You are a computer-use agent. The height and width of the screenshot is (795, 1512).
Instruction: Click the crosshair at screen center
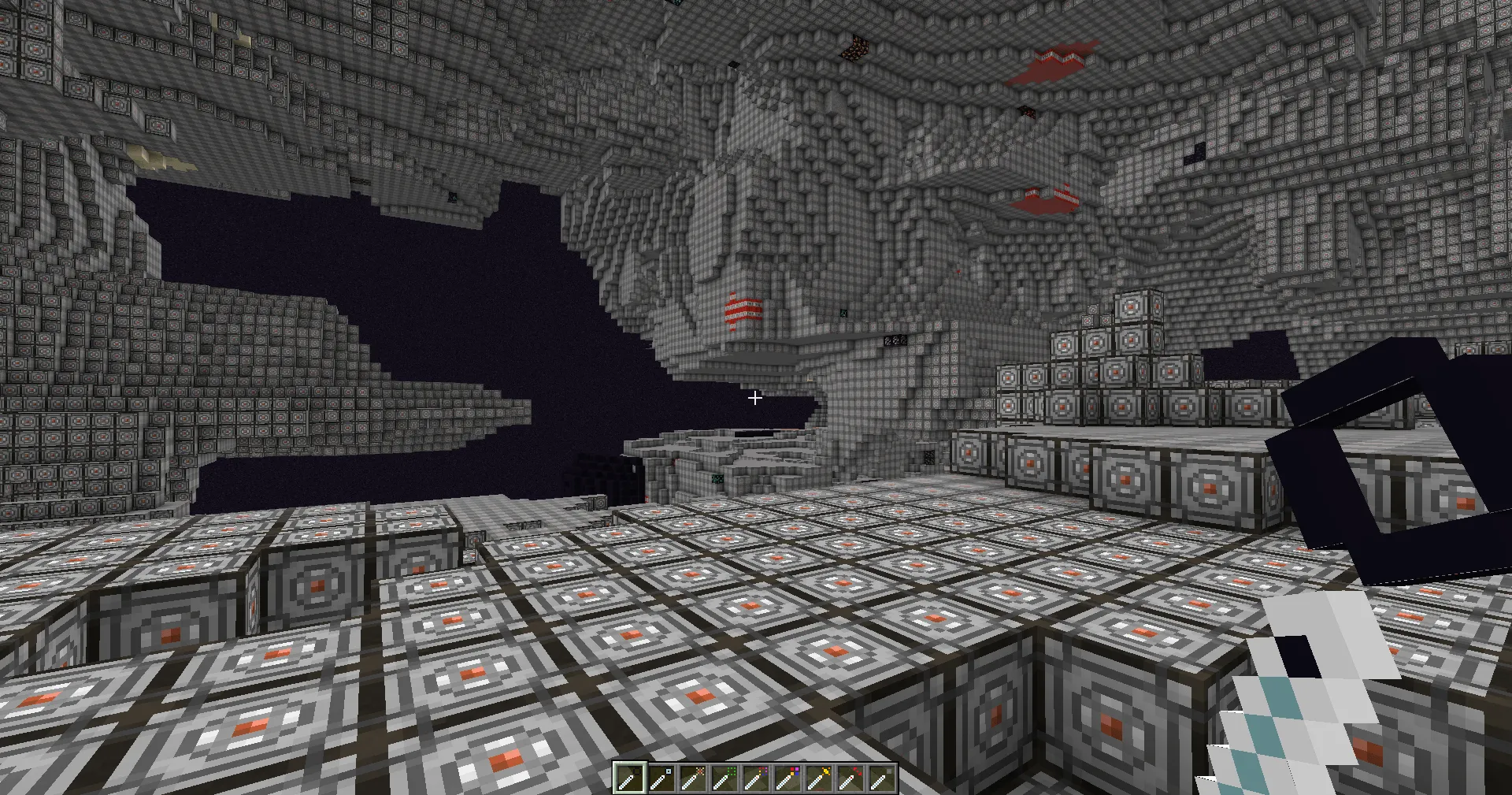[x=754, y=398]
